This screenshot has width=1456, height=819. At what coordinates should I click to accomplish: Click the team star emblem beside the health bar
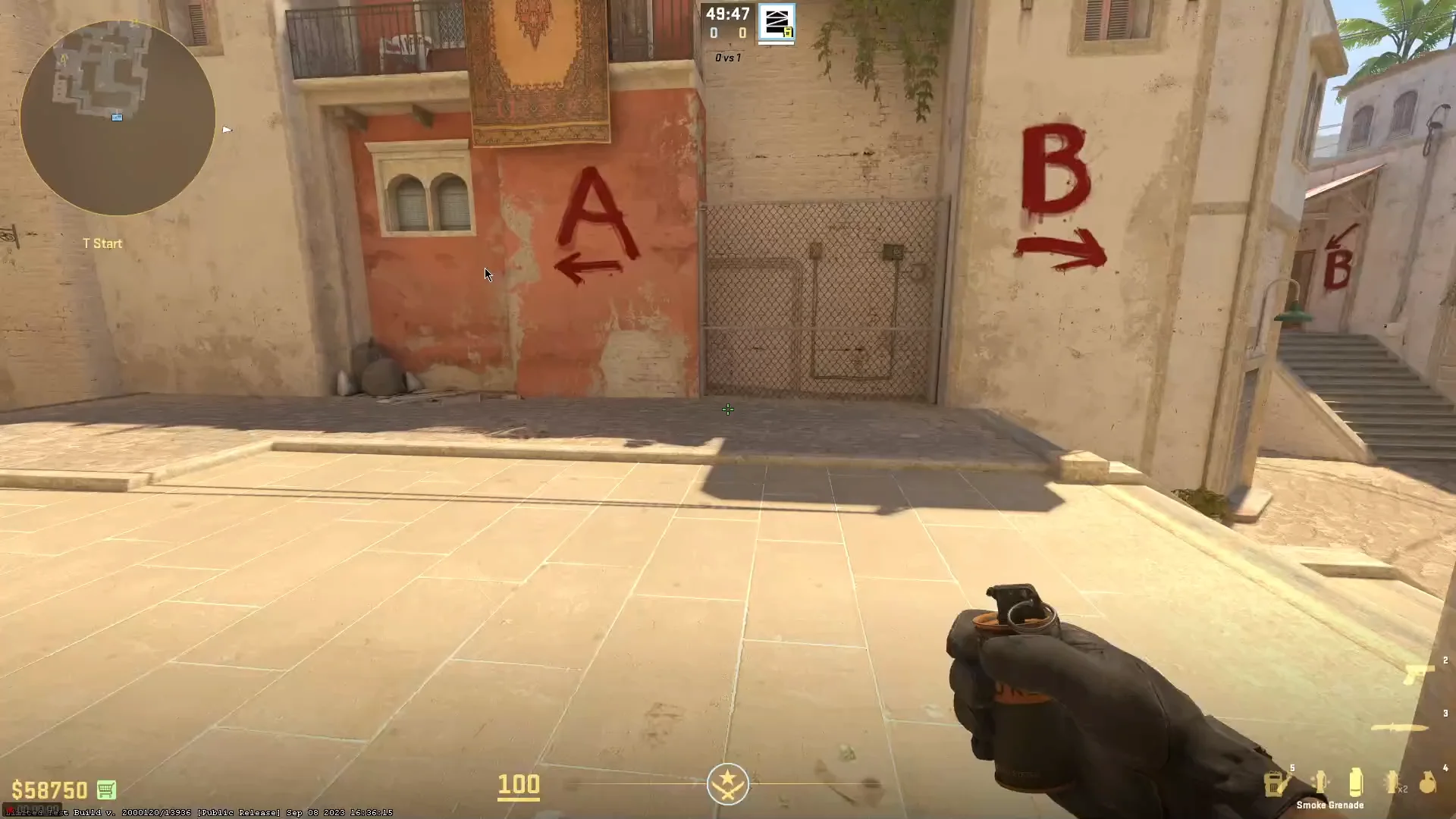727,783
